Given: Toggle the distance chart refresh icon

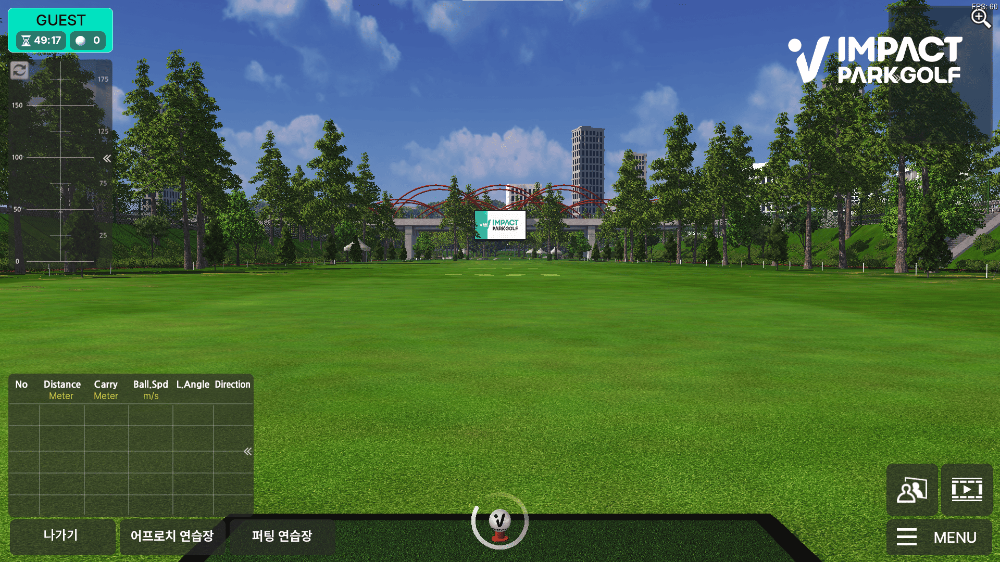Looking at the screenshot, I should click(x=20, y=70).
